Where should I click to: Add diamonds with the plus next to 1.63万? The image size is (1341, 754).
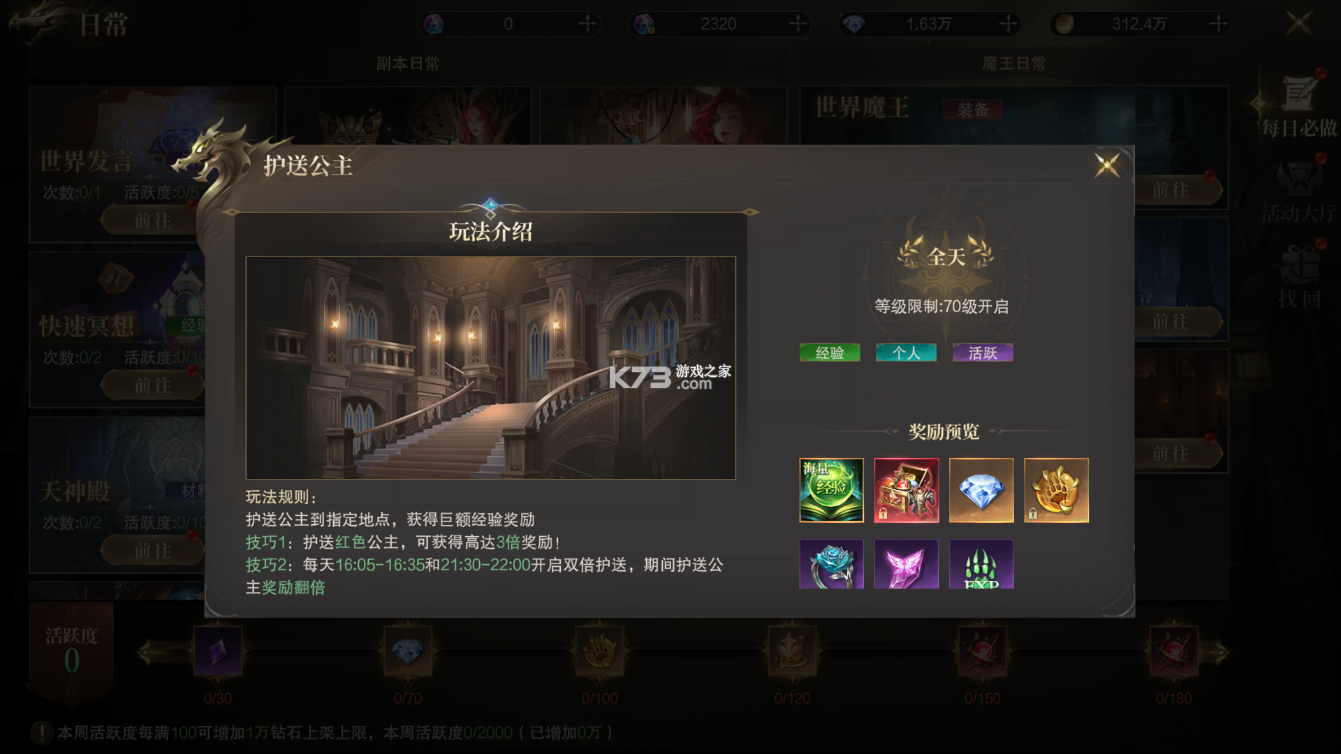(1009, 22)
